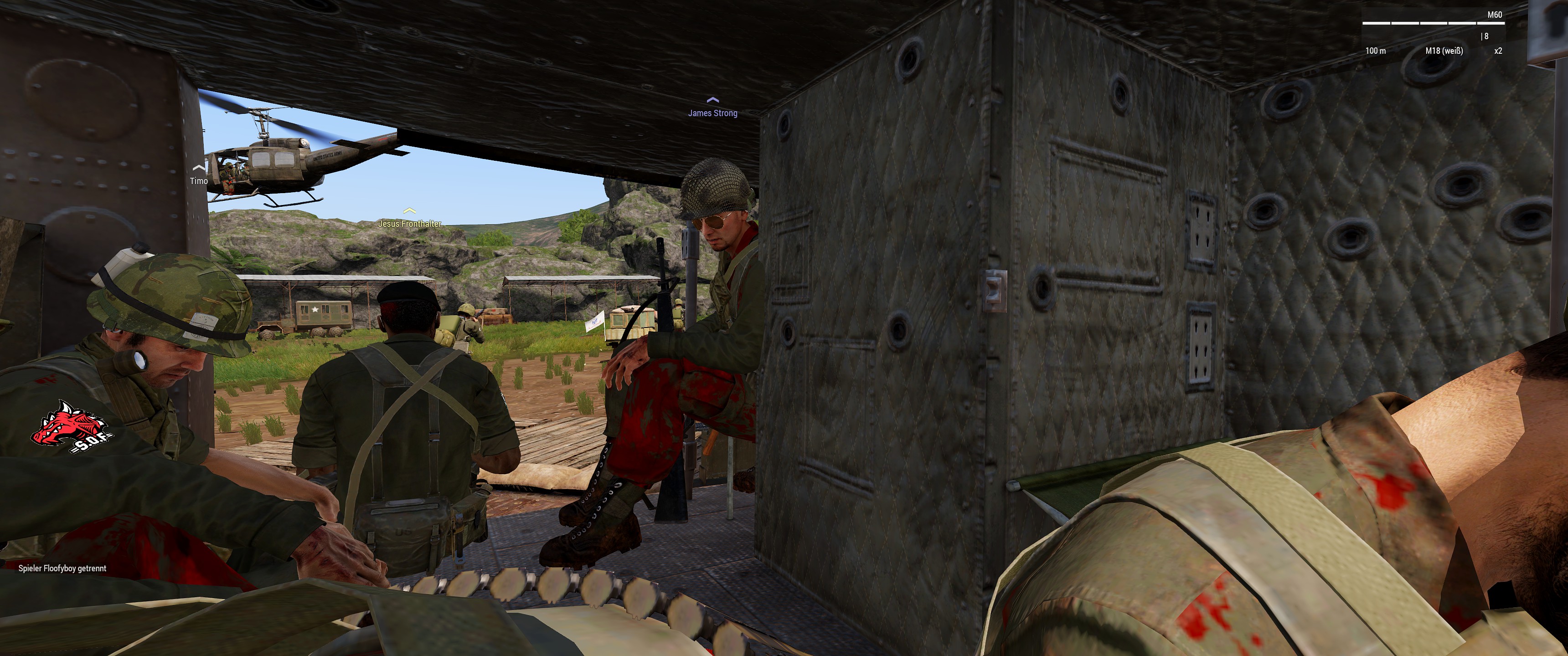
Task: Select the Jesus Fronthalter name tag
Action: click(x=410, y=223)
